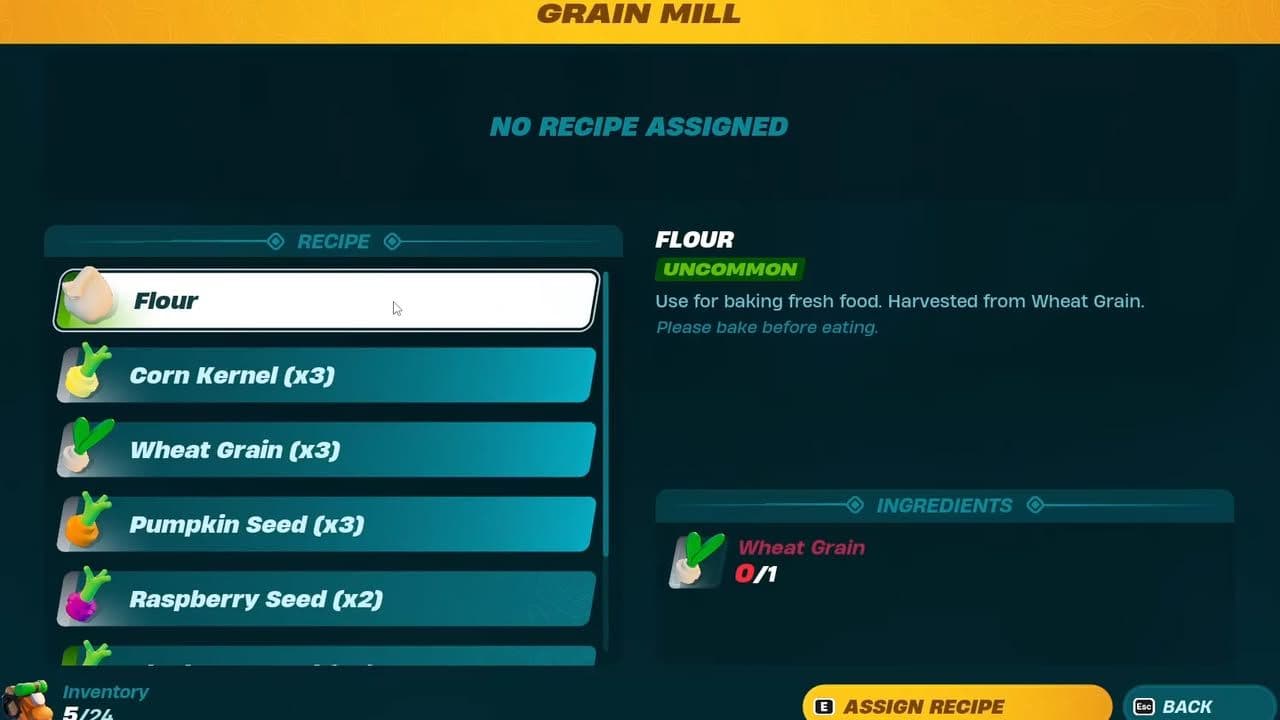Click the diamond marker beside INGREDIENTS header
Screen dimensions: 1280x720
pyautogui.click(x=855, y=506)
